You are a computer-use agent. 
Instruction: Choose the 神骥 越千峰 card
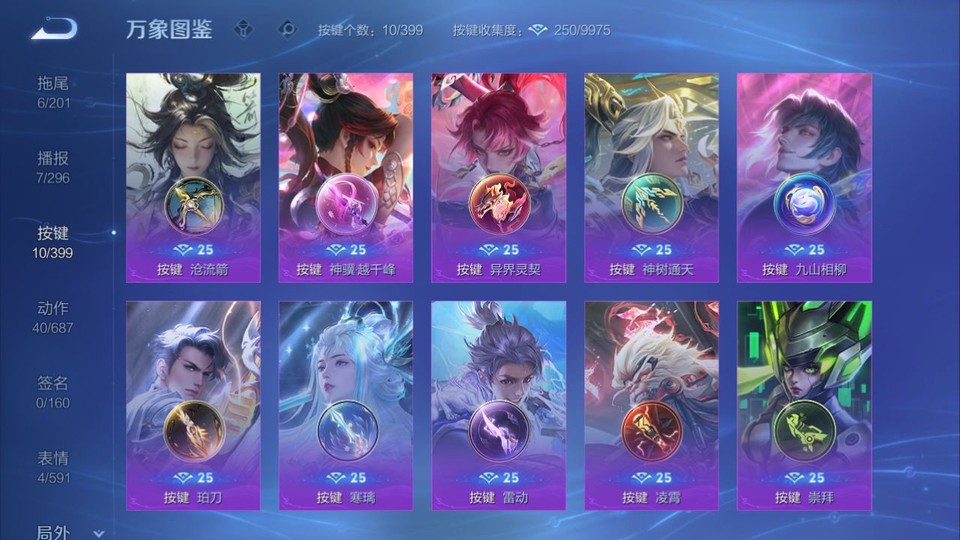point(346,177)
